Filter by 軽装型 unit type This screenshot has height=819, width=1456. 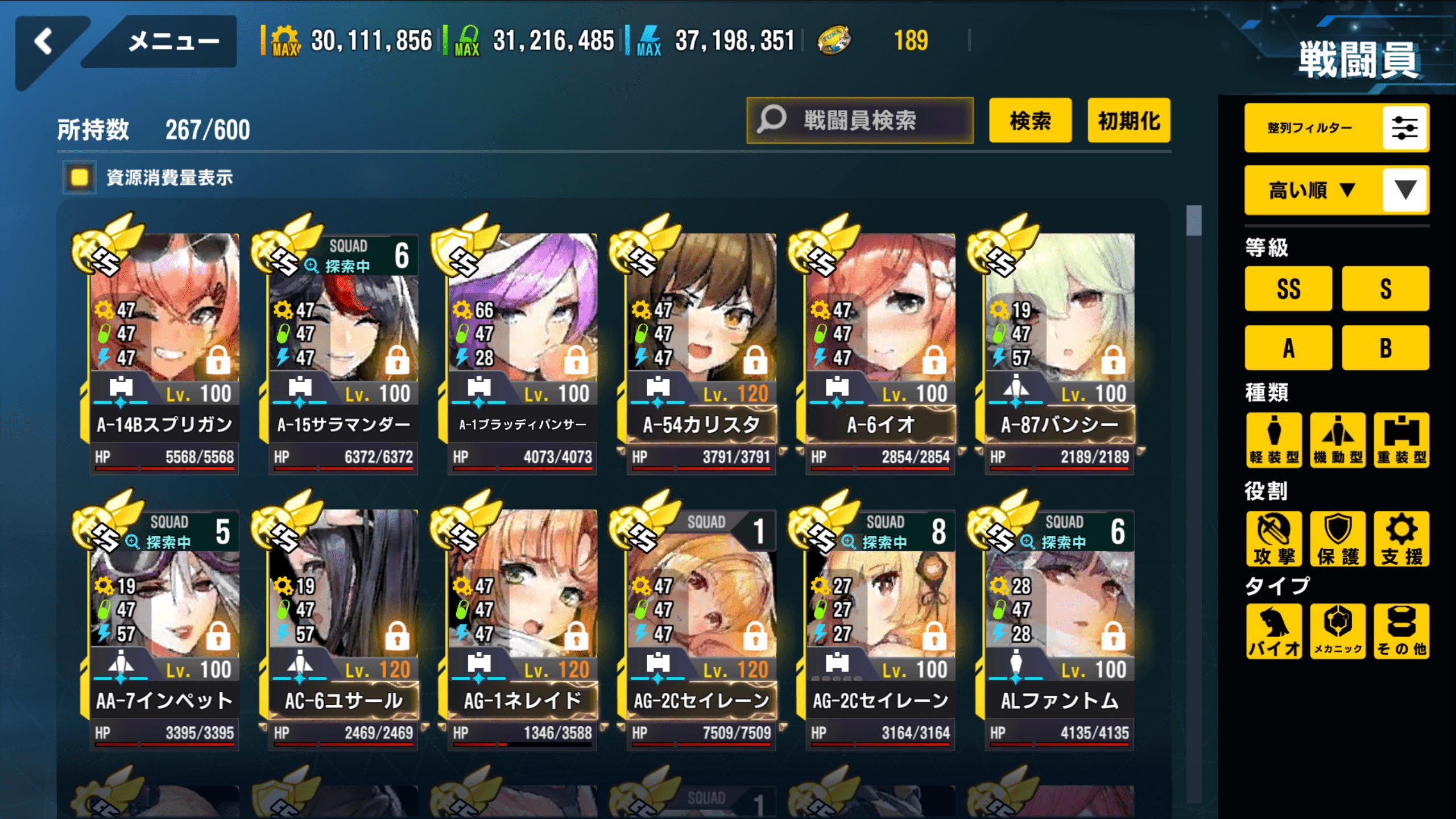pos(1274,440)
